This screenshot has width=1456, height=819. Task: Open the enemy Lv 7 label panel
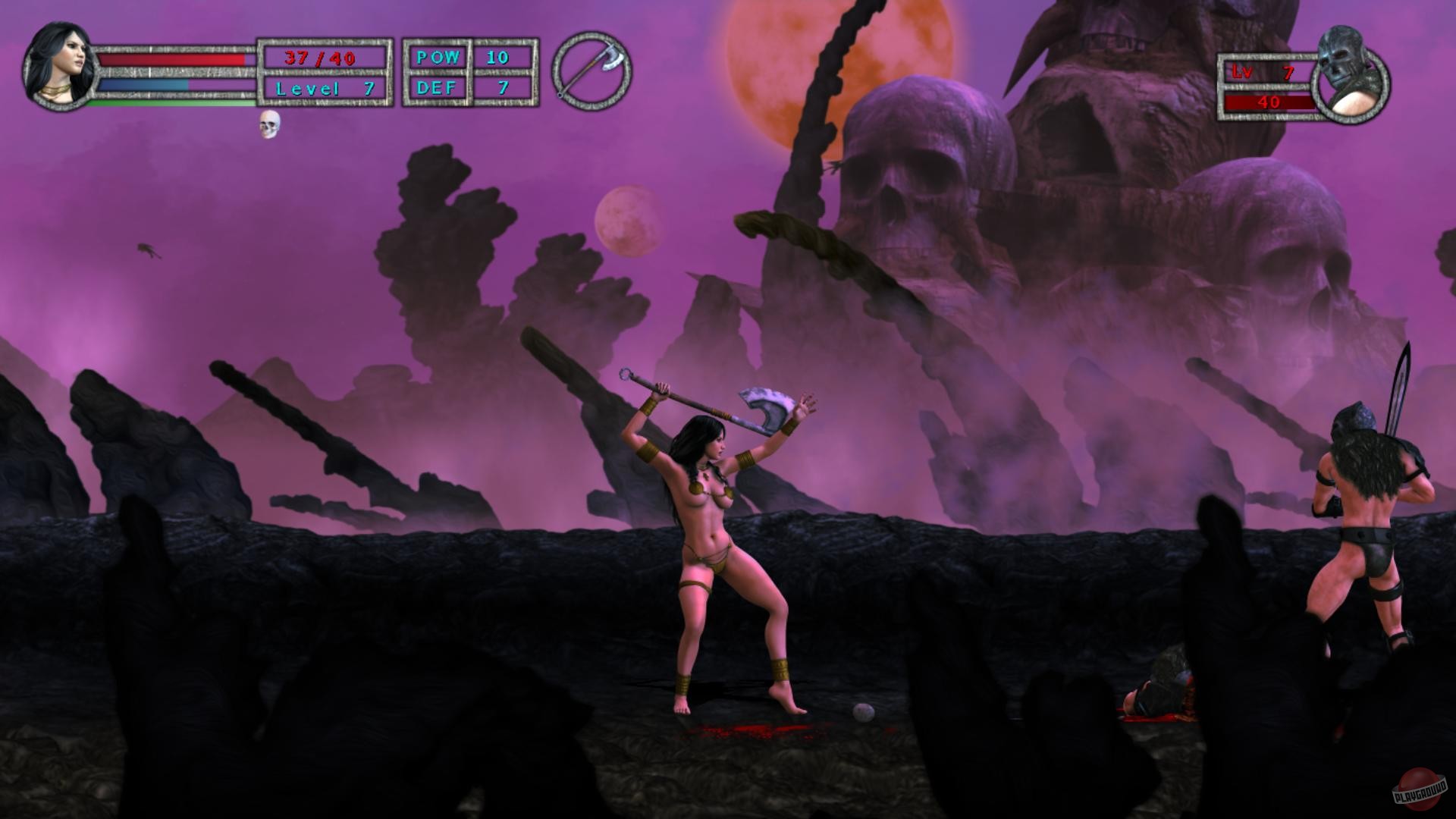coord(1263,70)
